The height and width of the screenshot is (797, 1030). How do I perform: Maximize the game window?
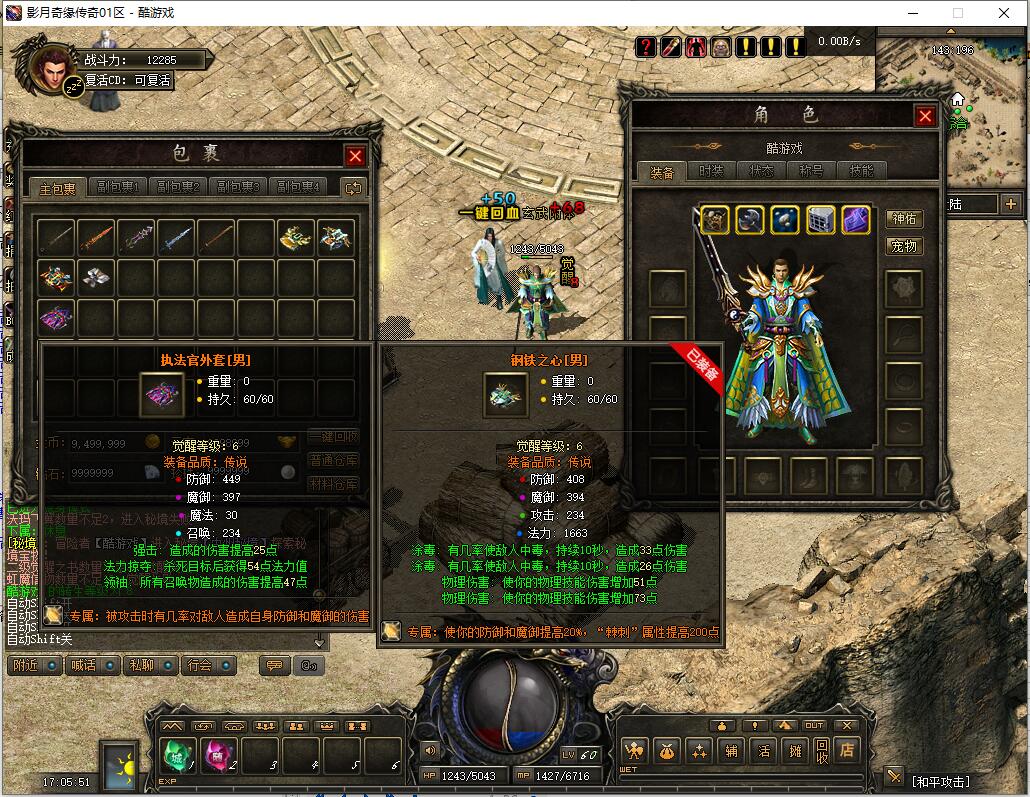[x=957, y=13]
